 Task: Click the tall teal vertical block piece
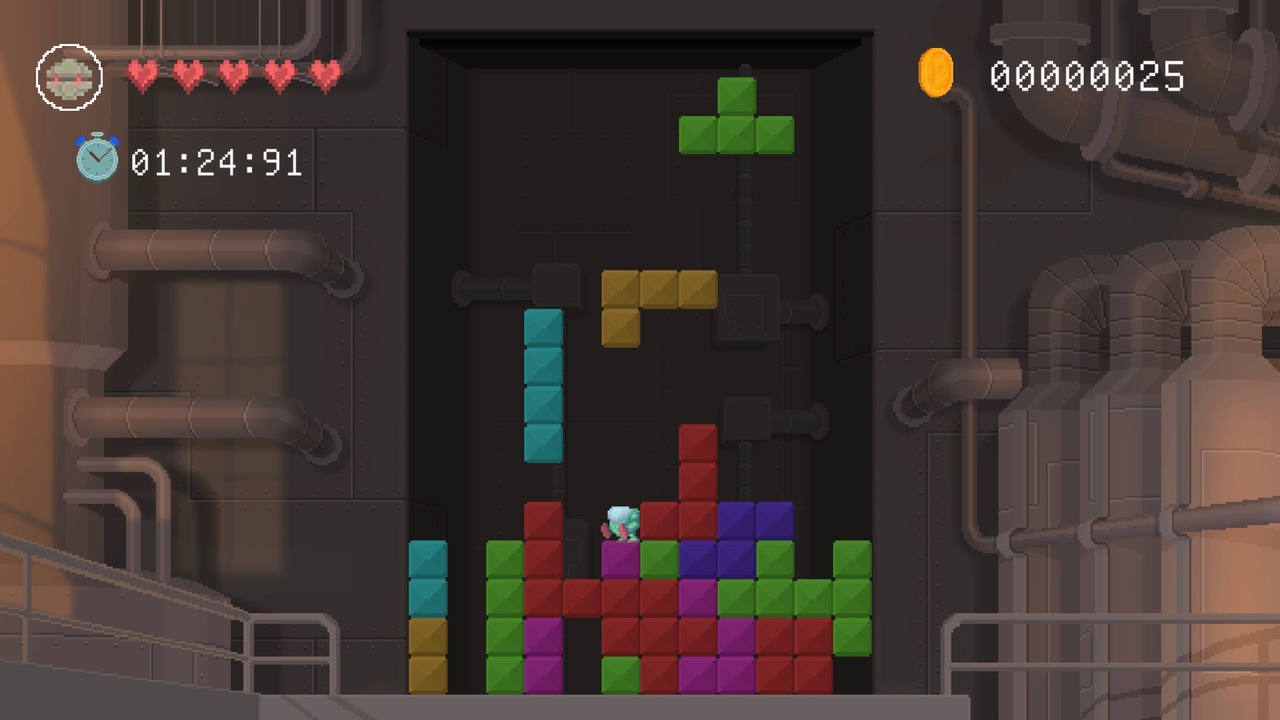pos(543,385)
